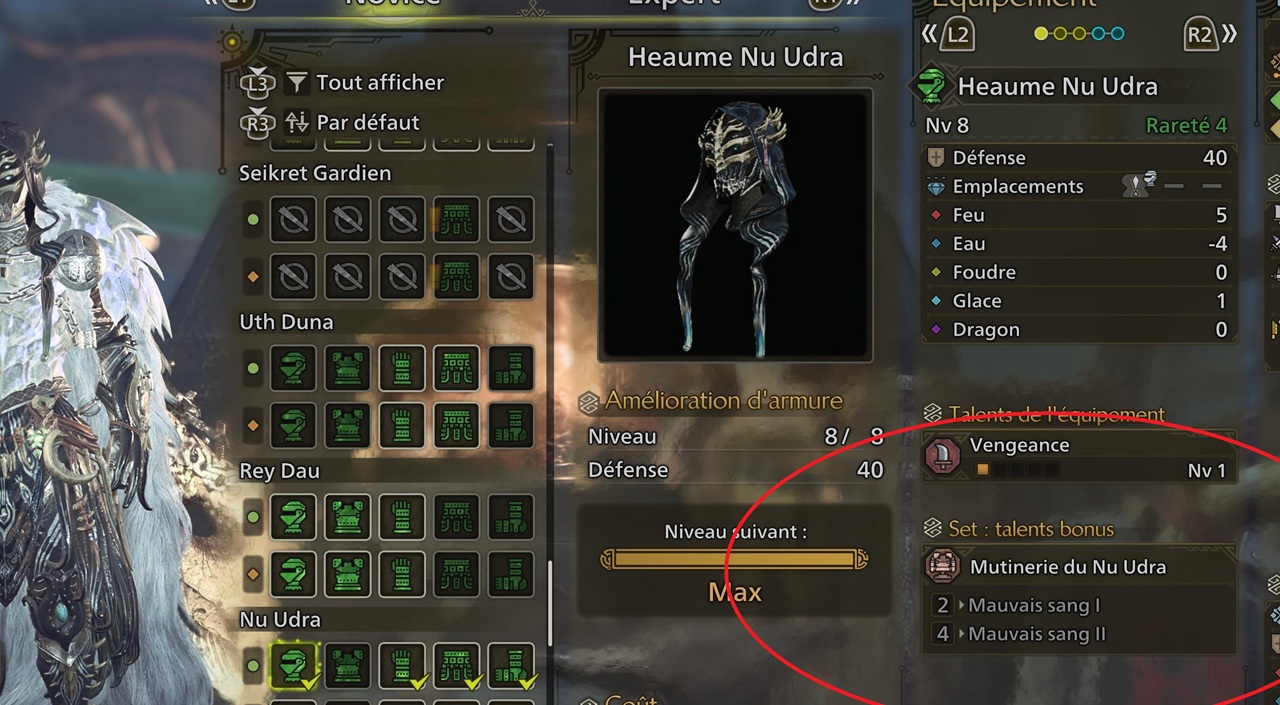This screenshot has width=1280, height=705.
Task: Choose Seikret Gardien waist in orange-diamond row
Action: coord(457,274)
